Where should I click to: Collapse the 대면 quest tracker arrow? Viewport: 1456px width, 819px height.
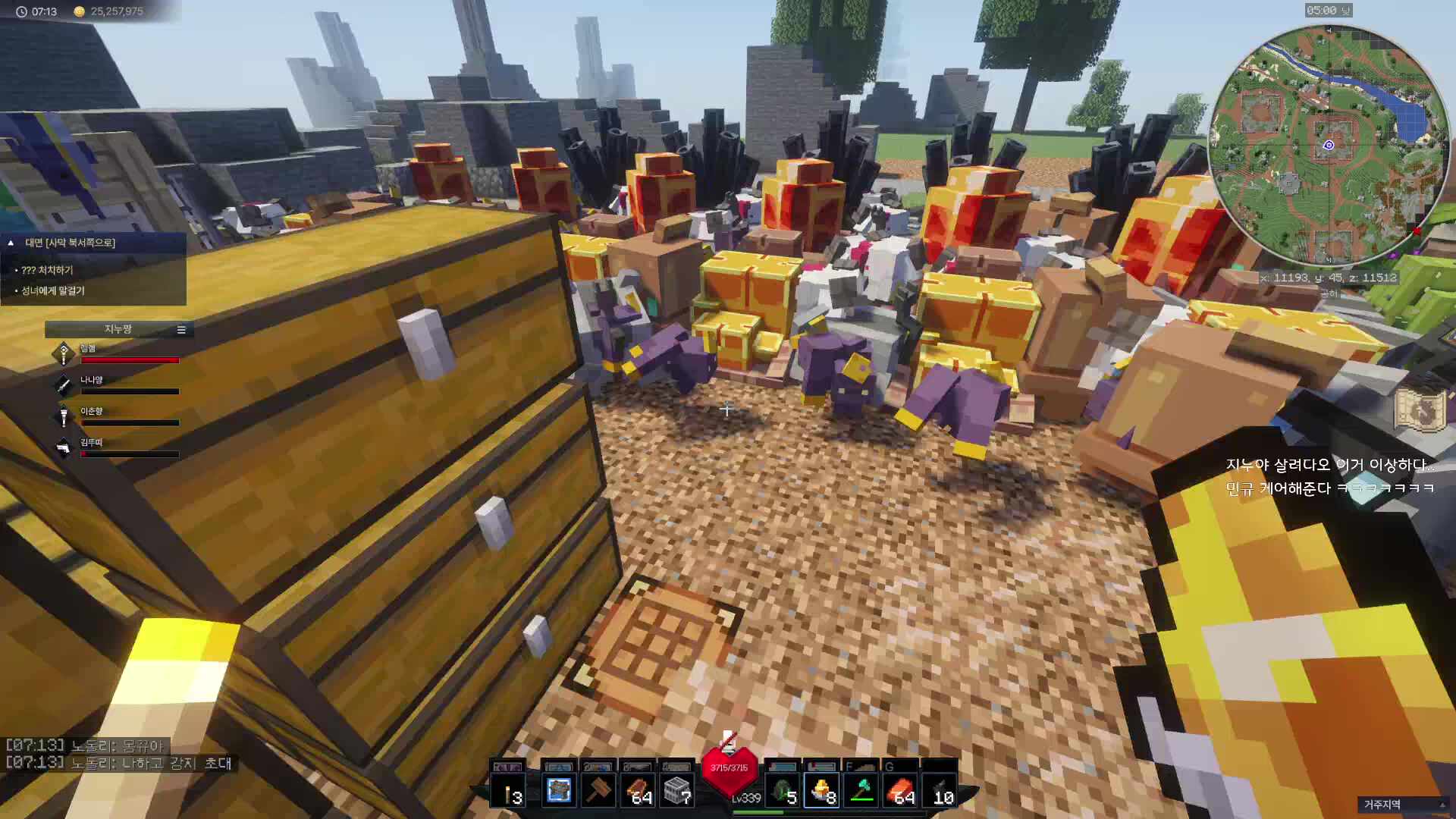[x=11, y=243]
